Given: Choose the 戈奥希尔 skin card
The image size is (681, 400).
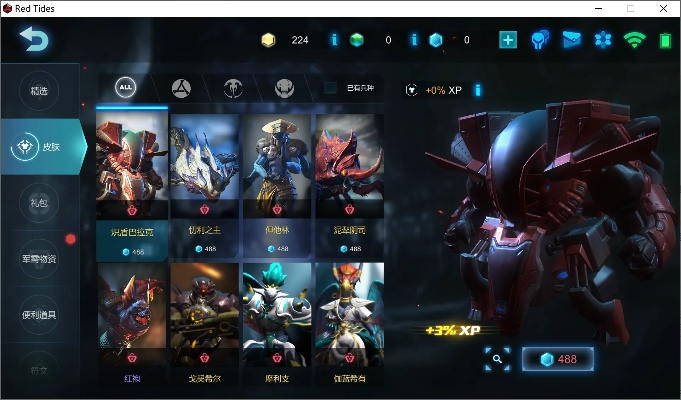Looking at the screenshot, I should pos(205,325).
